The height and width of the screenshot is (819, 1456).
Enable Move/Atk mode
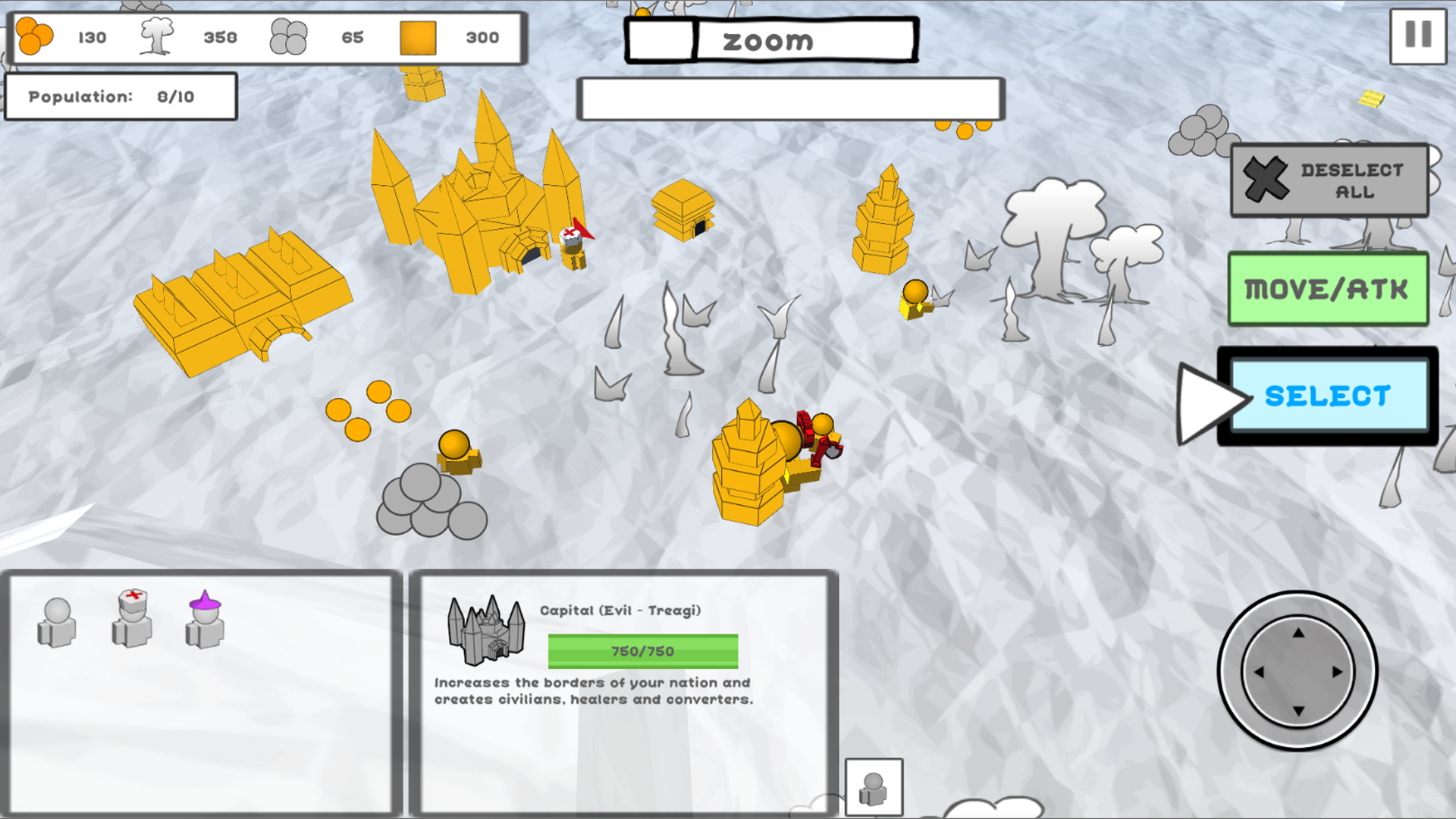[1328, 290]
